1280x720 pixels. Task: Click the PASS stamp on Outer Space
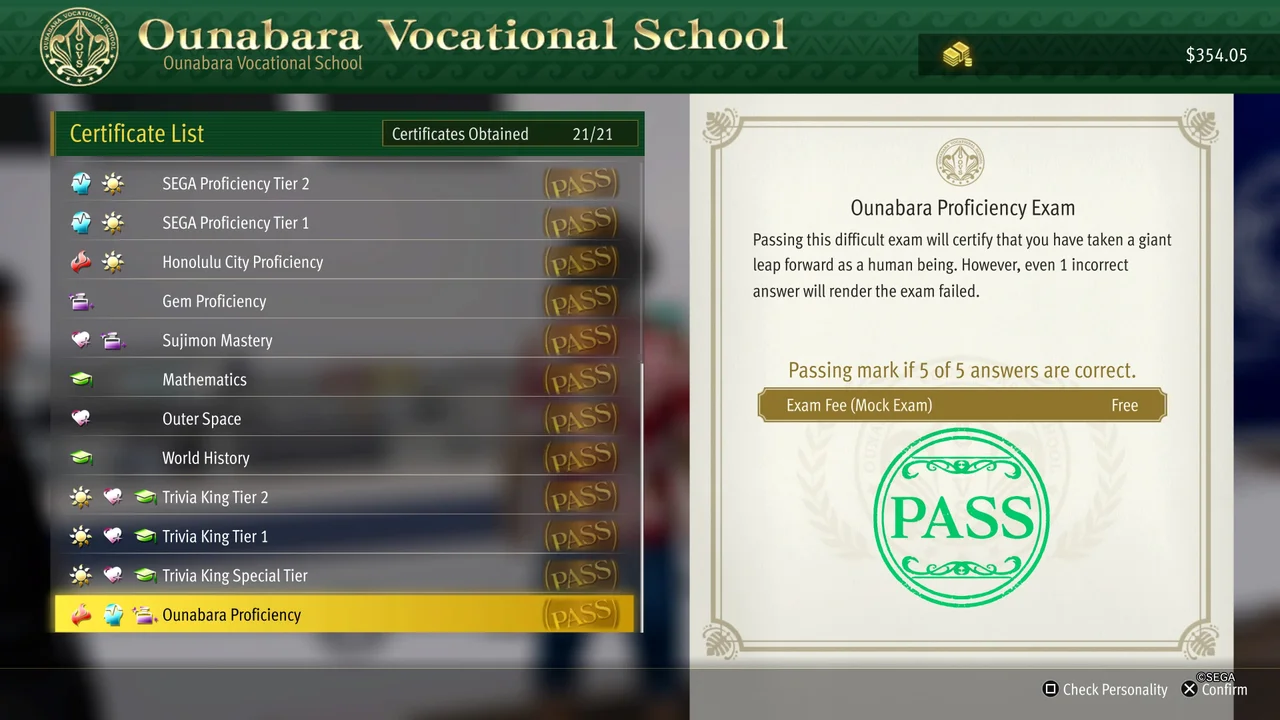click(x=581, y=418)
